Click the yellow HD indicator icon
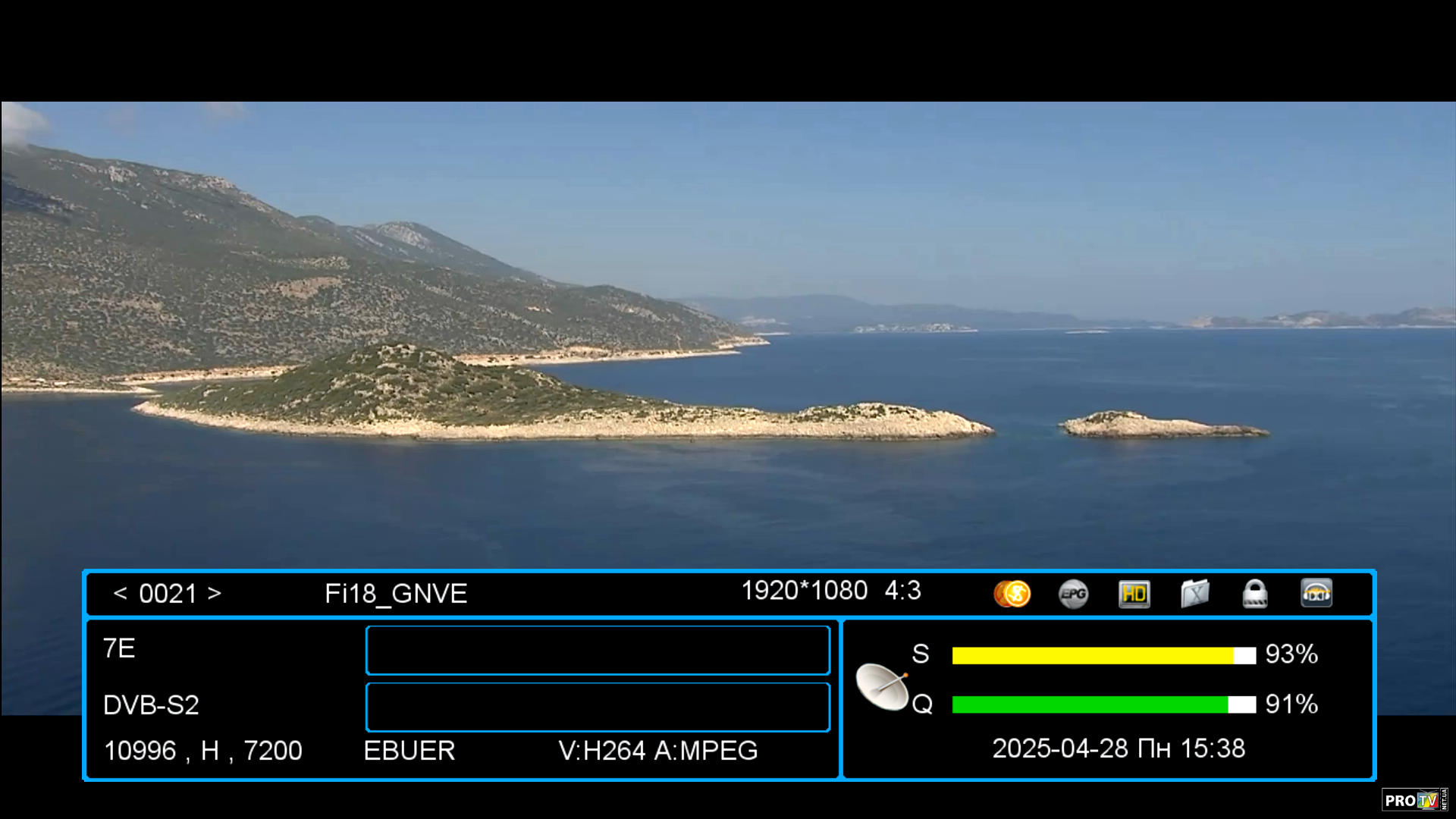The height and width of the screenshot is (819, 1456). click(x=1134, y=594)
